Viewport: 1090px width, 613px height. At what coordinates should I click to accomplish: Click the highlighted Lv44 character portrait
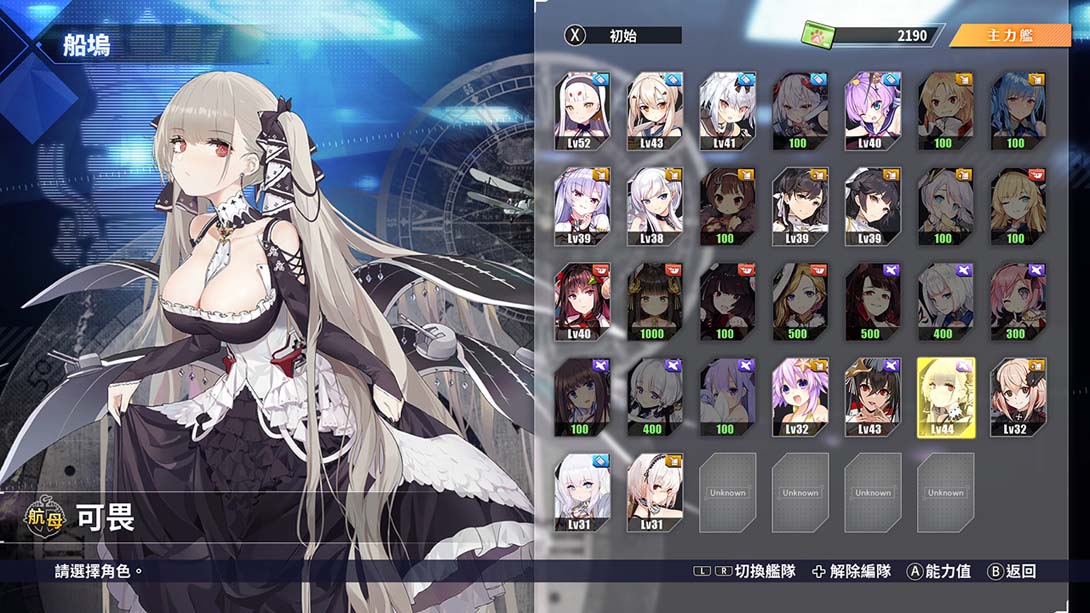[945, 397]
